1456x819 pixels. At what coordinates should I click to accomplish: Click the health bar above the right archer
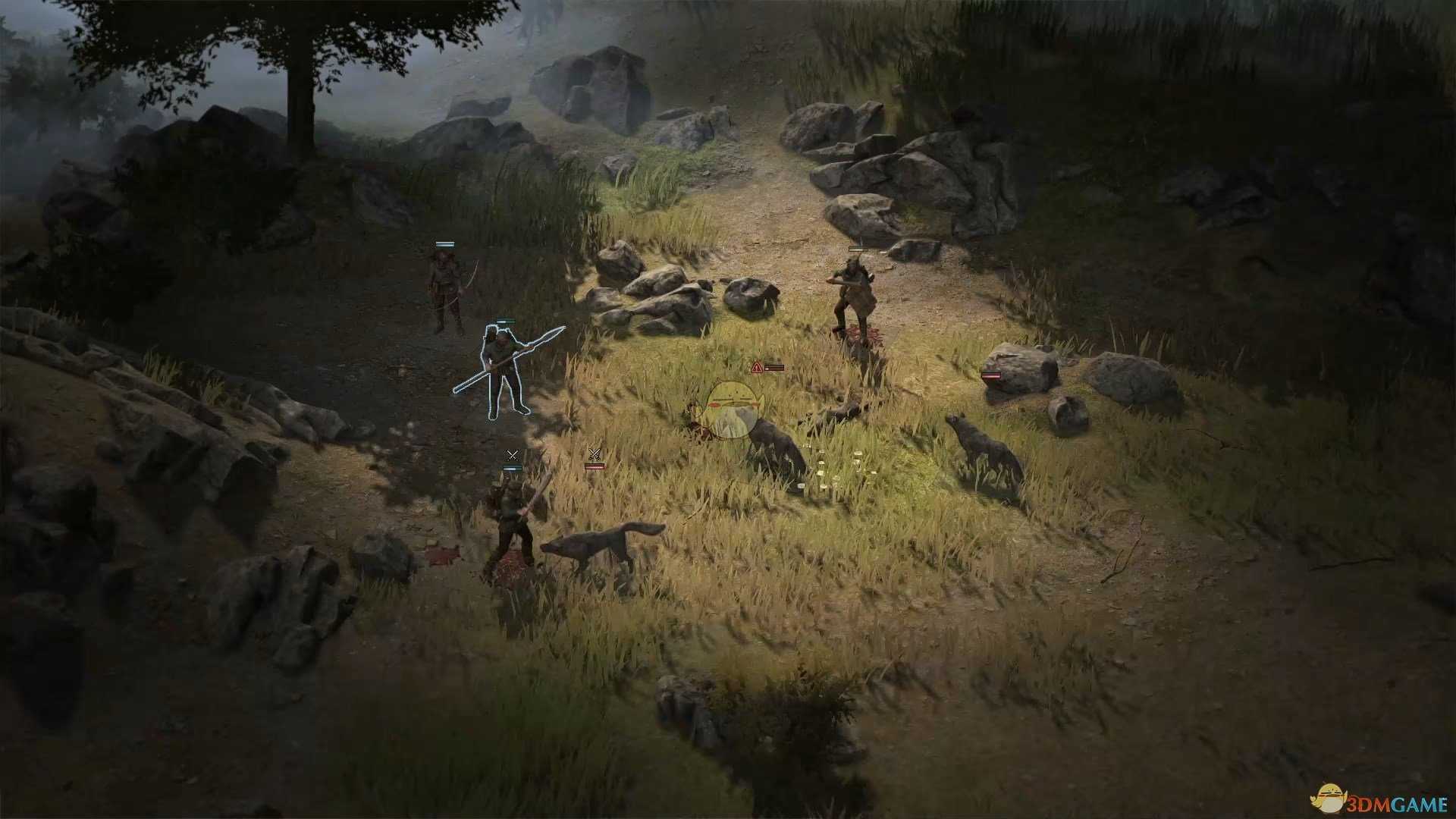coord(857,248)
